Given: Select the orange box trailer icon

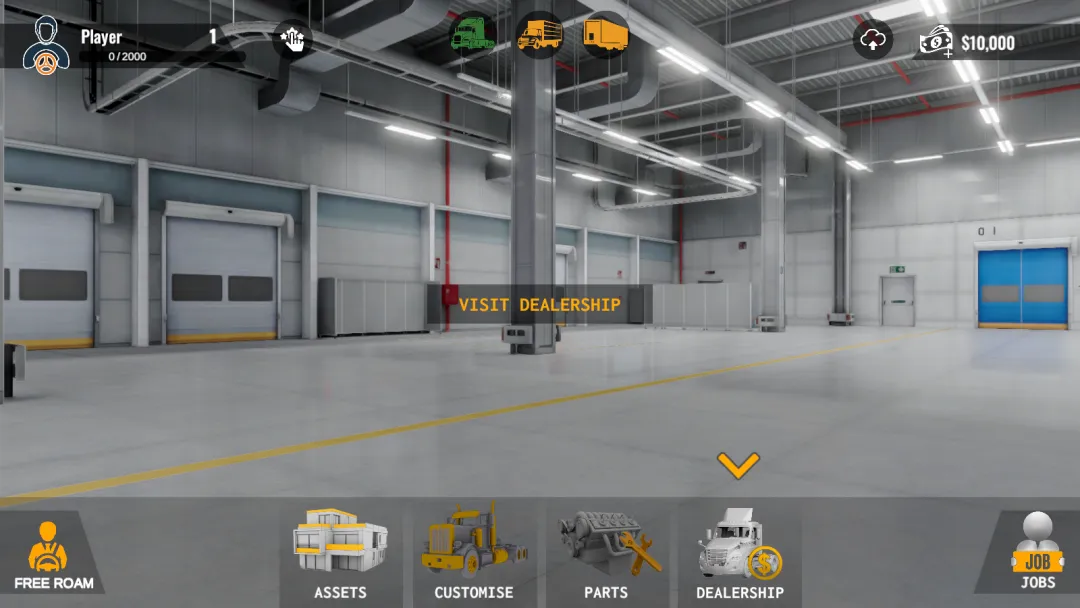Looking at the screenshot, I should (606, 36).
